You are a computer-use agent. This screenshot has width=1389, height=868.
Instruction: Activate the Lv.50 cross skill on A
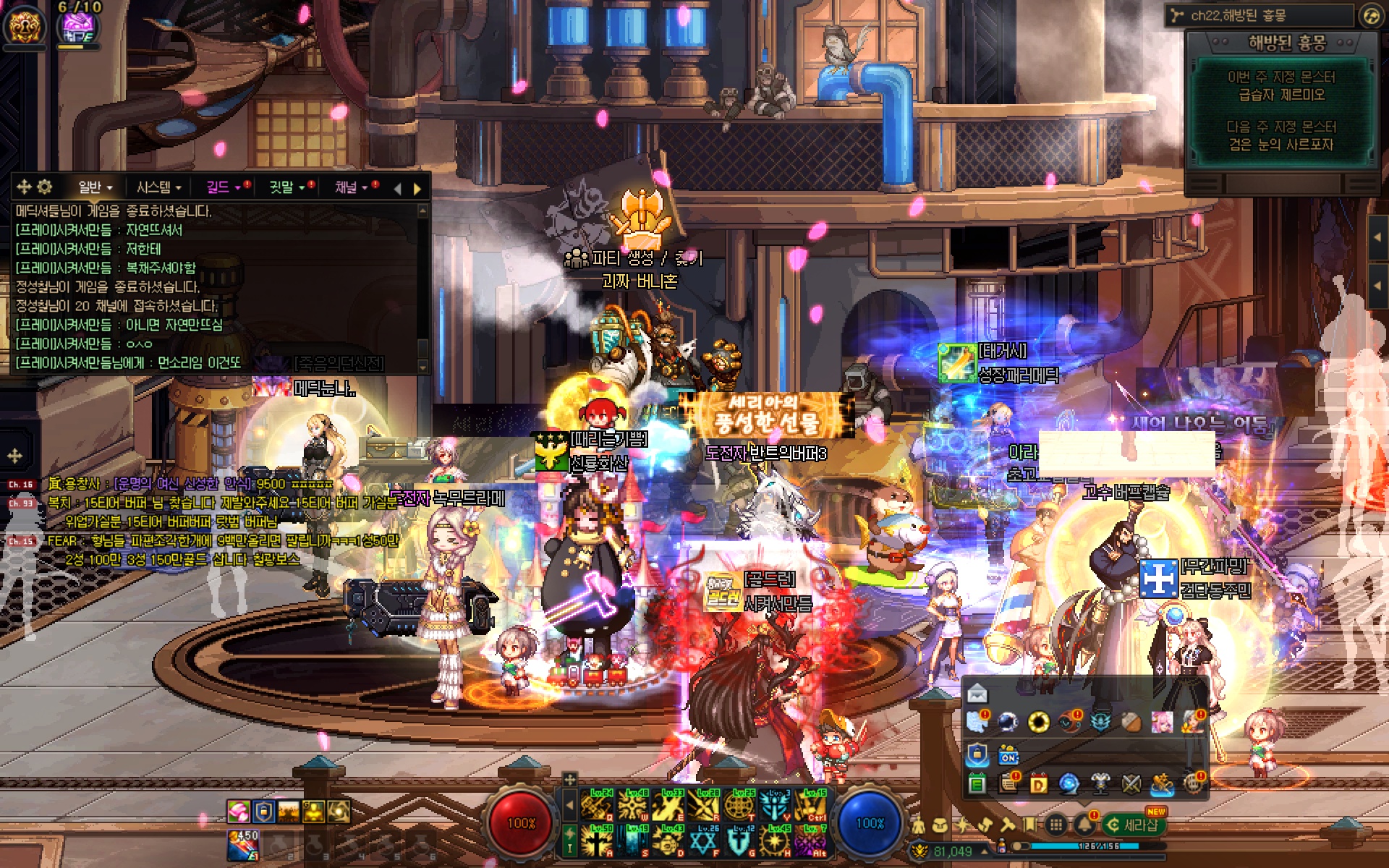[x=599, y=841]
